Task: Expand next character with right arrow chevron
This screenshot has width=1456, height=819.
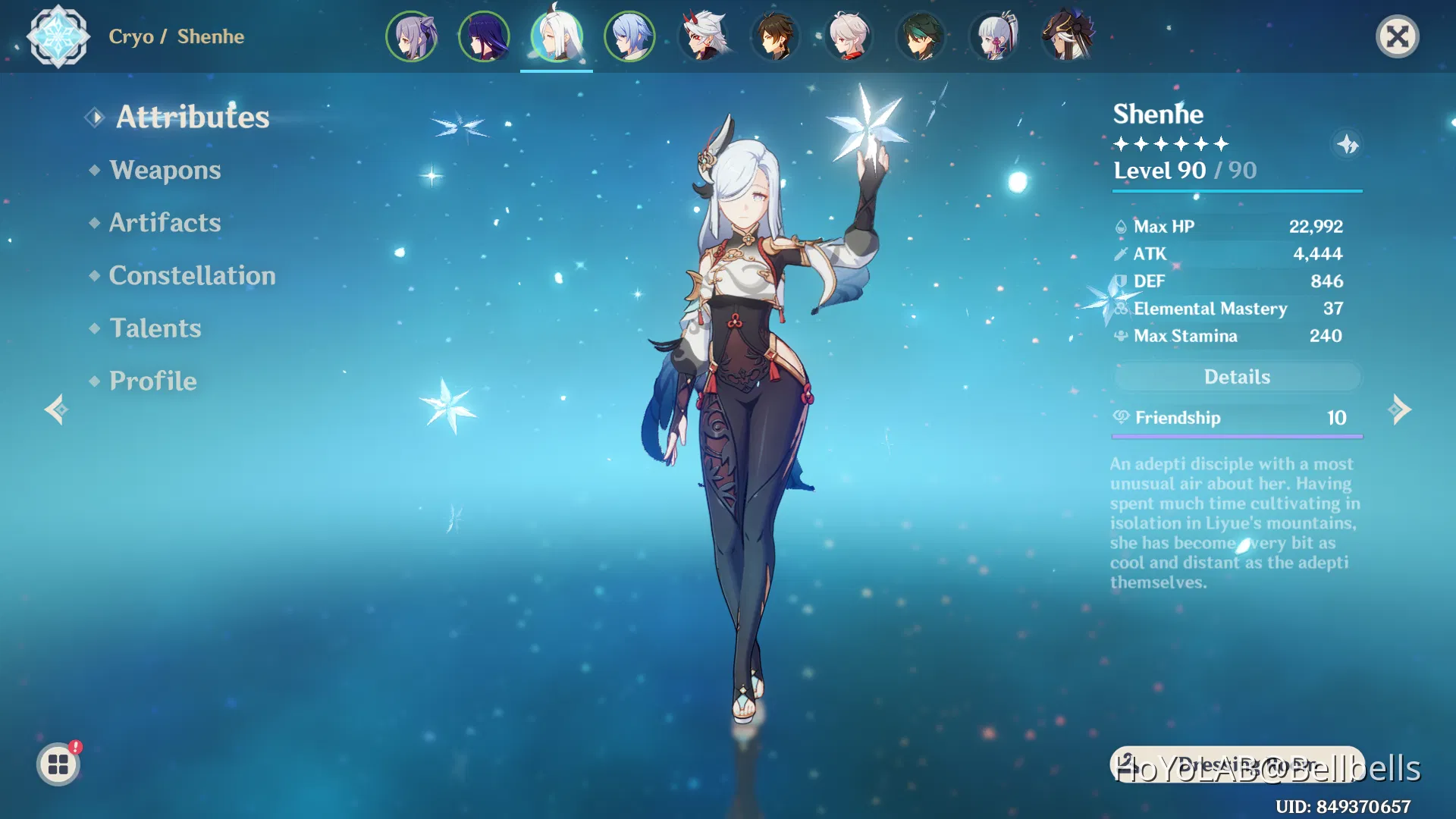Action: pos(1401,409)
